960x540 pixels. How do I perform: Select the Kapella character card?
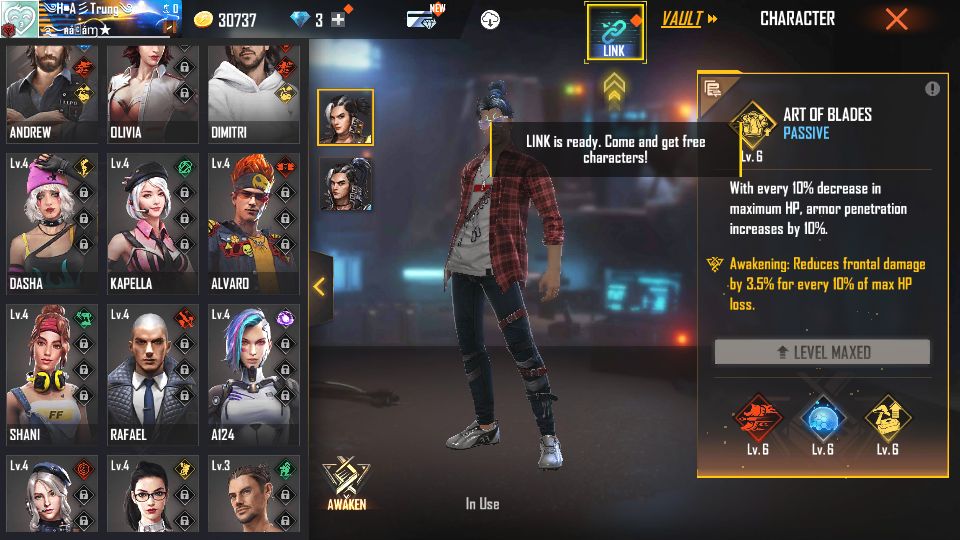[153, 222]
